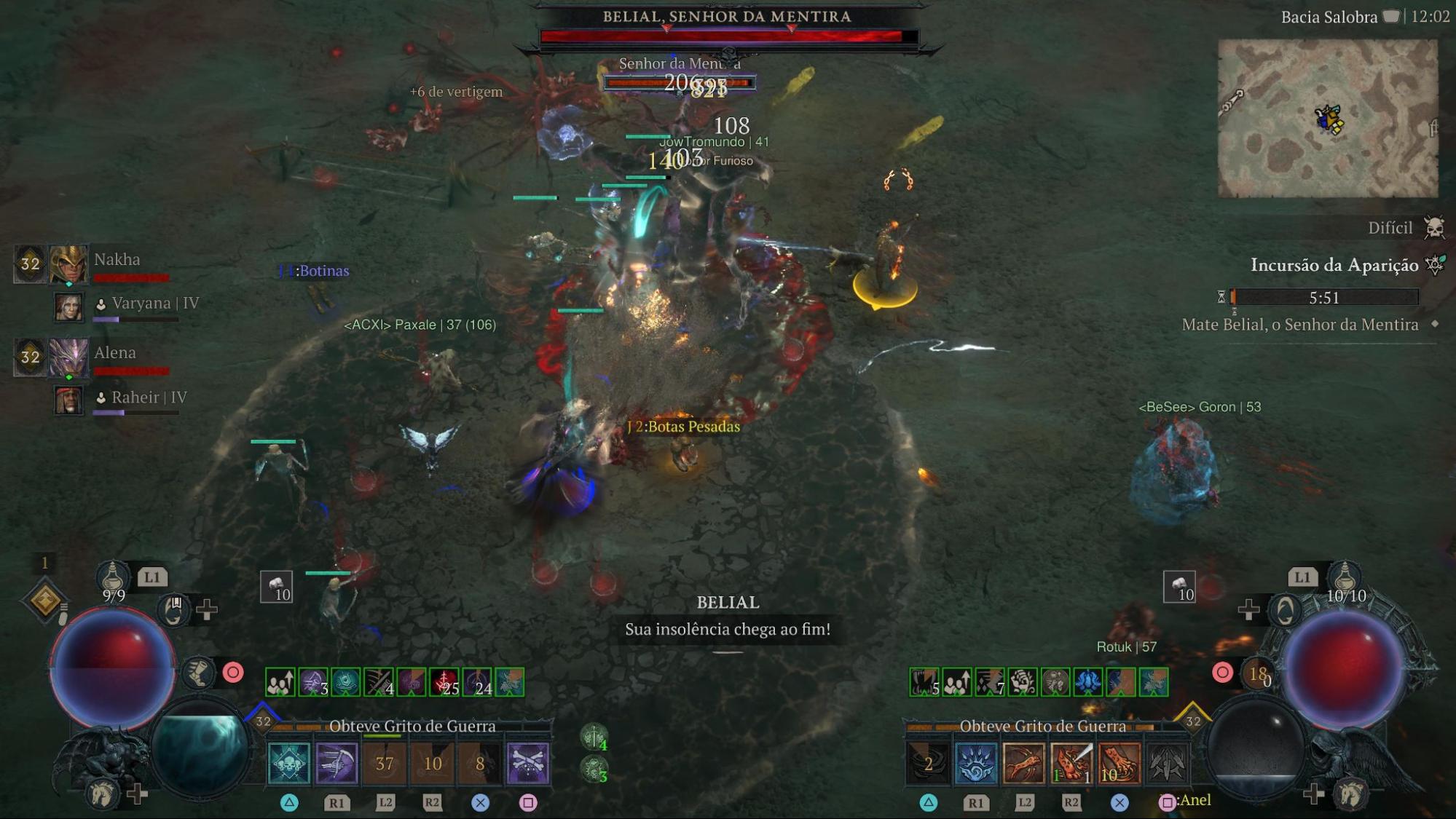The width and height of the screenshot is (1456, 819).
Task: Click the red sigil buff with 25 stacks
Action: [444, 682]
